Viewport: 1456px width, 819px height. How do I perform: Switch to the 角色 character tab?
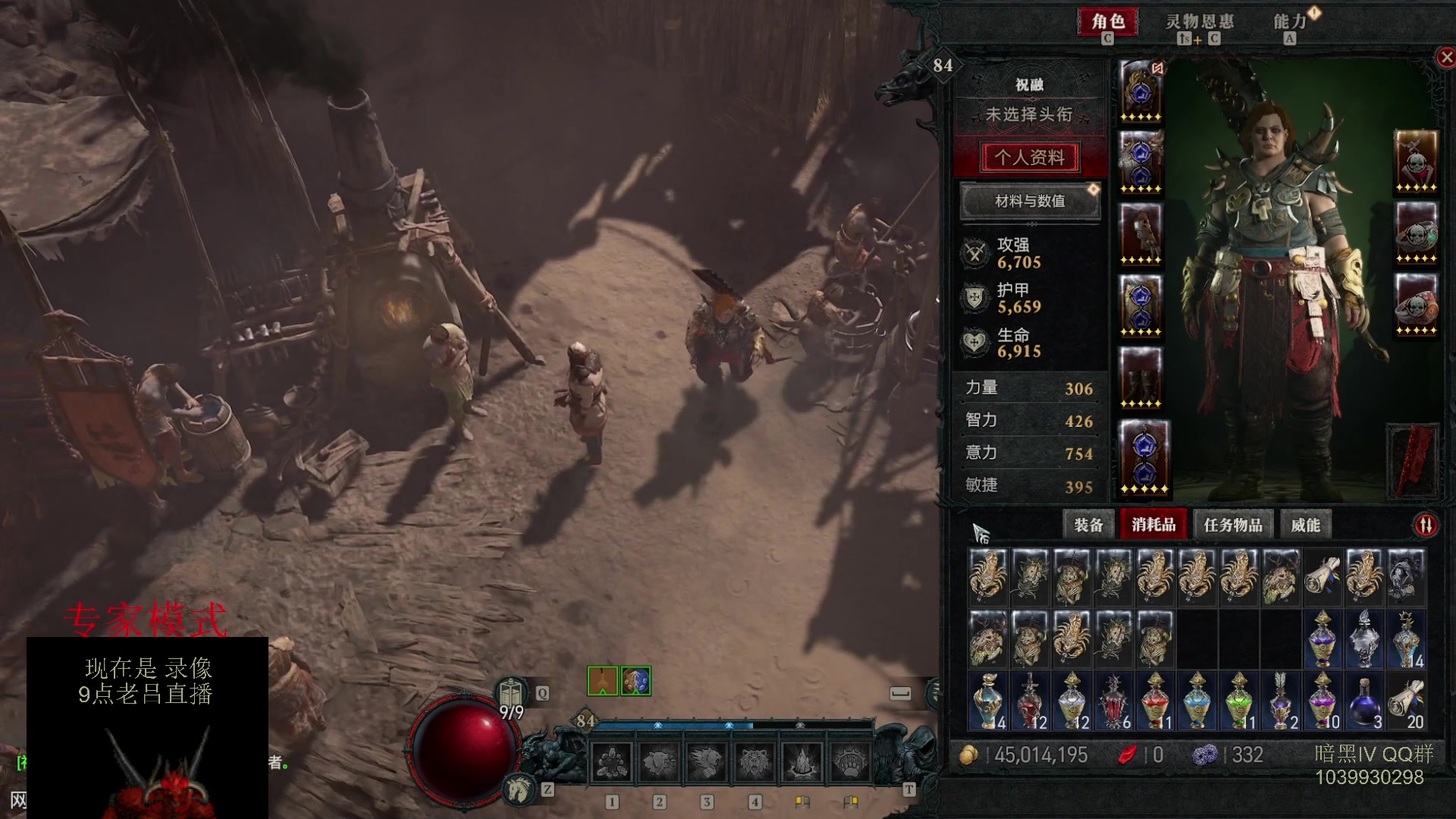tap(1108, 21)
